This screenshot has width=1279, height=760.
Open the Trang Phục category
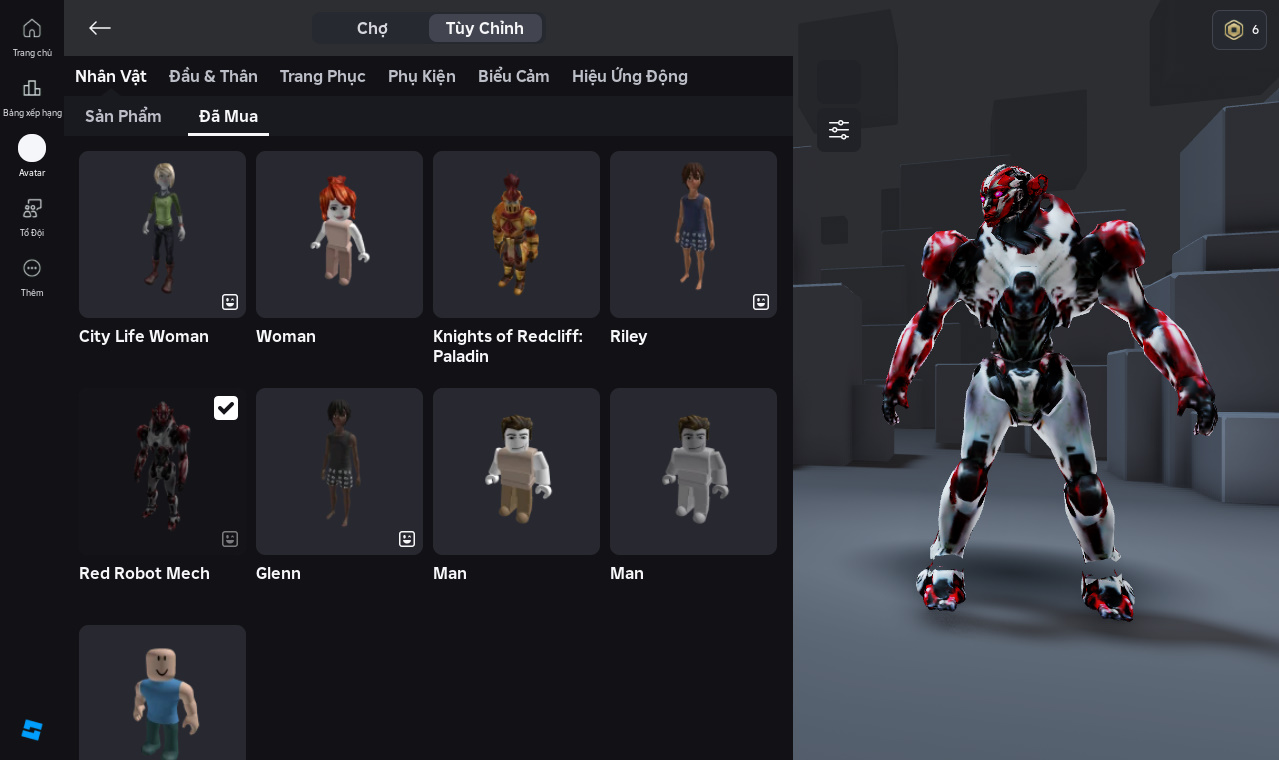322,76
